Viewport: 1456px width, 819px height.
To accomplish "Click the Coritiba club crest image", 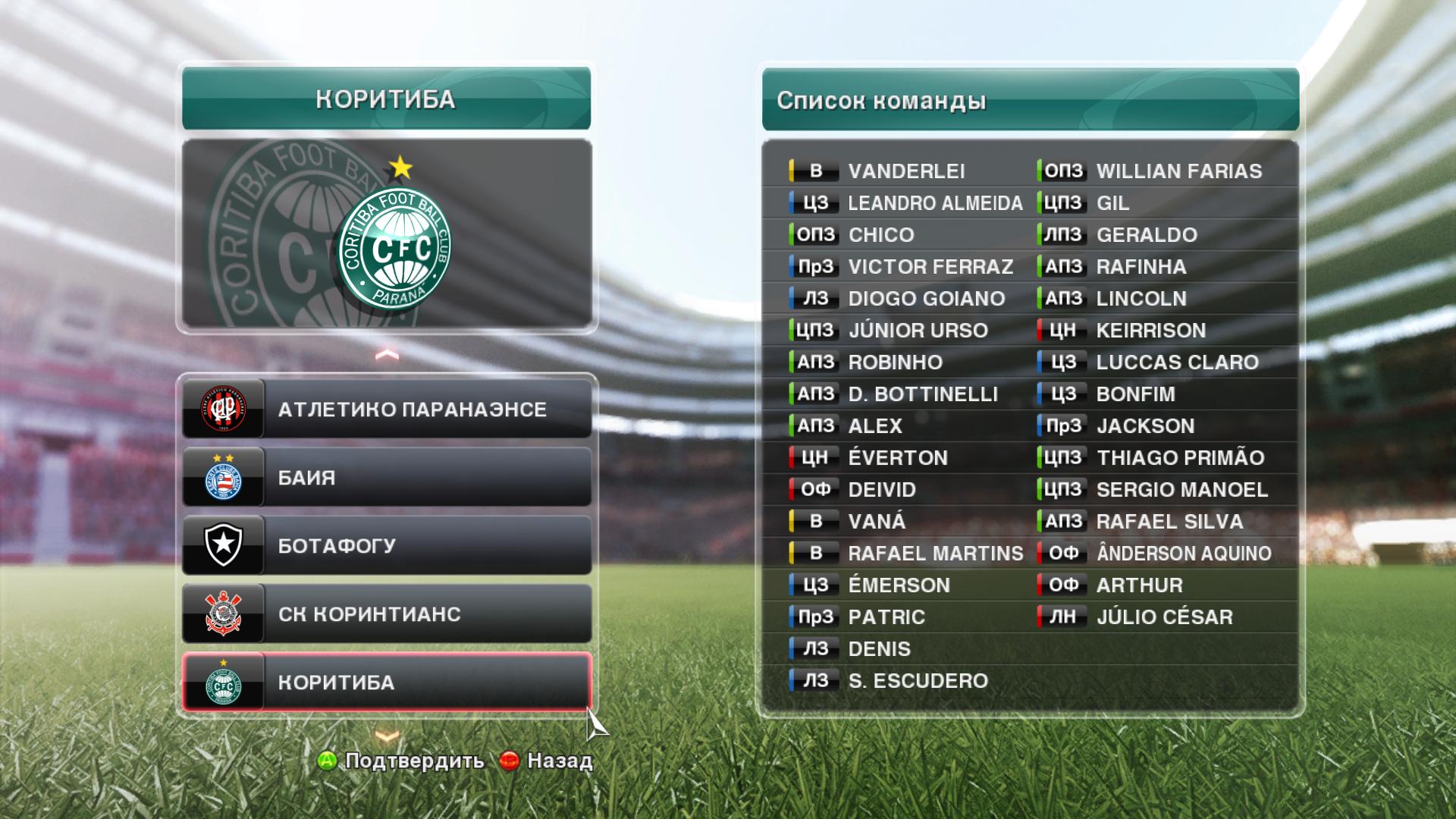I will [x=394, y=247].
